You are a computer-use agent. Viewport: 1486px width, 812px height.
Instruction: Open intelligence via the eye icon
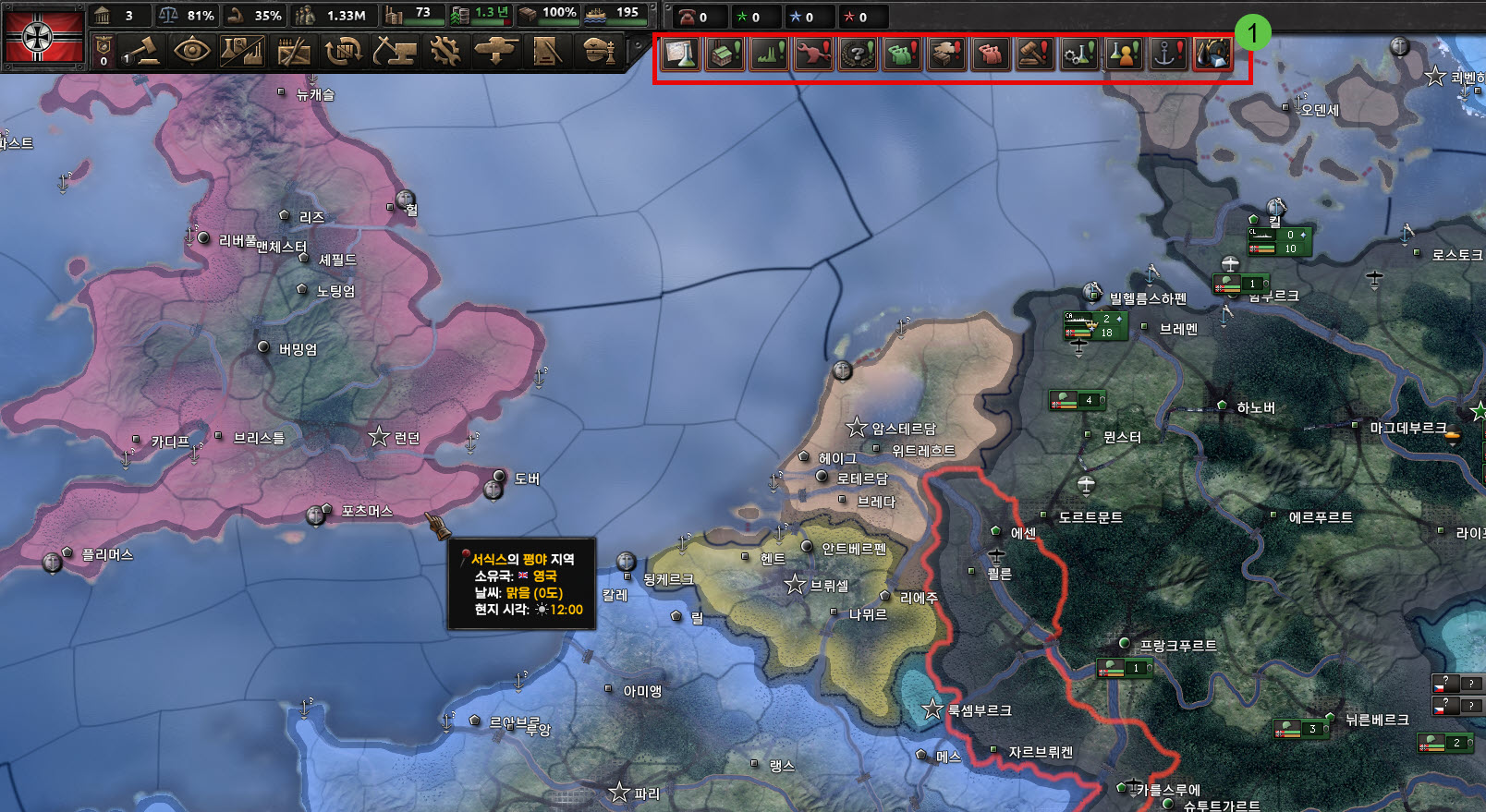click(191, 51)
